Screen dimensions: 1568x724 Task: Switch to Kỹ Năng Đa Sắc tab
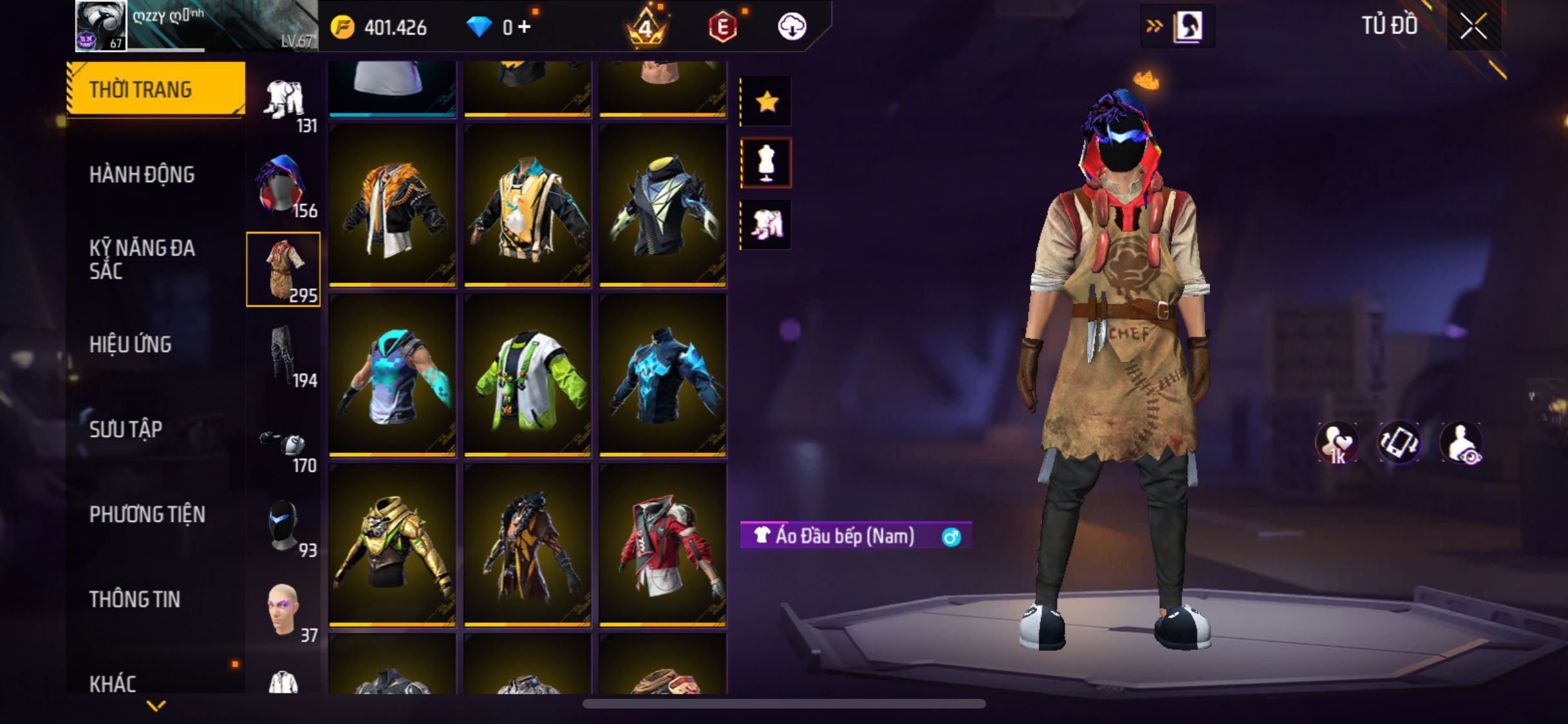[x=142, y=259]
